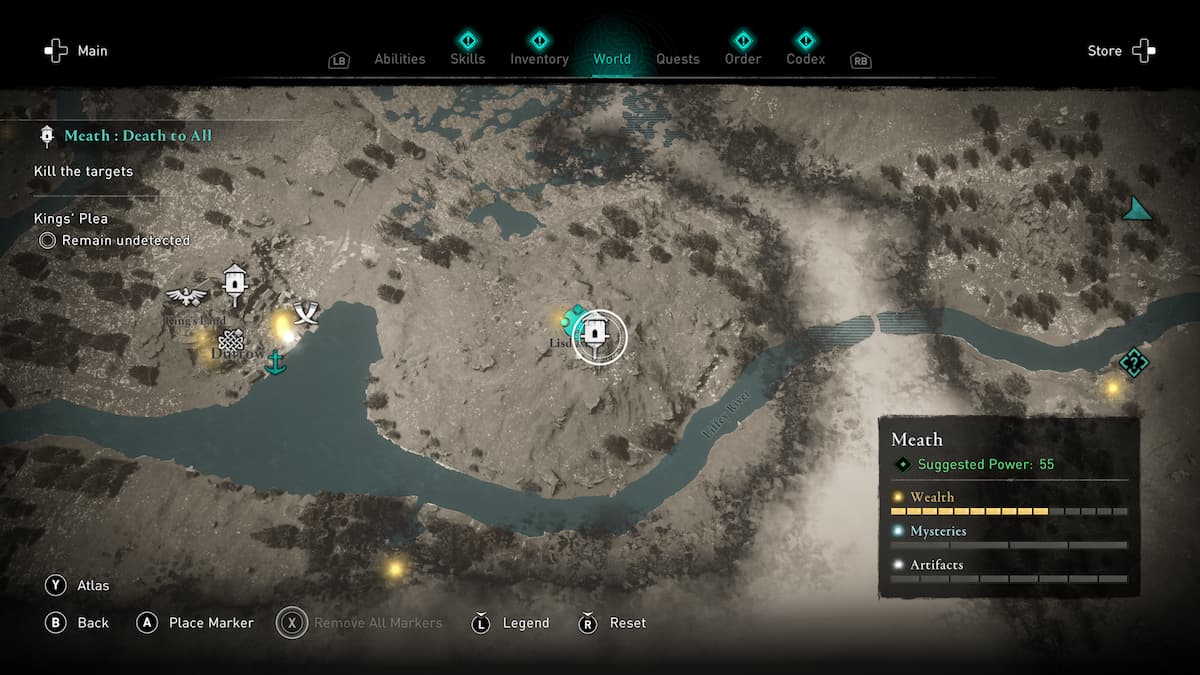The width and height of the screenshot is (1200, 675).
Task: Select the gold wealth dot south of the river
Action: click(395, 569)
